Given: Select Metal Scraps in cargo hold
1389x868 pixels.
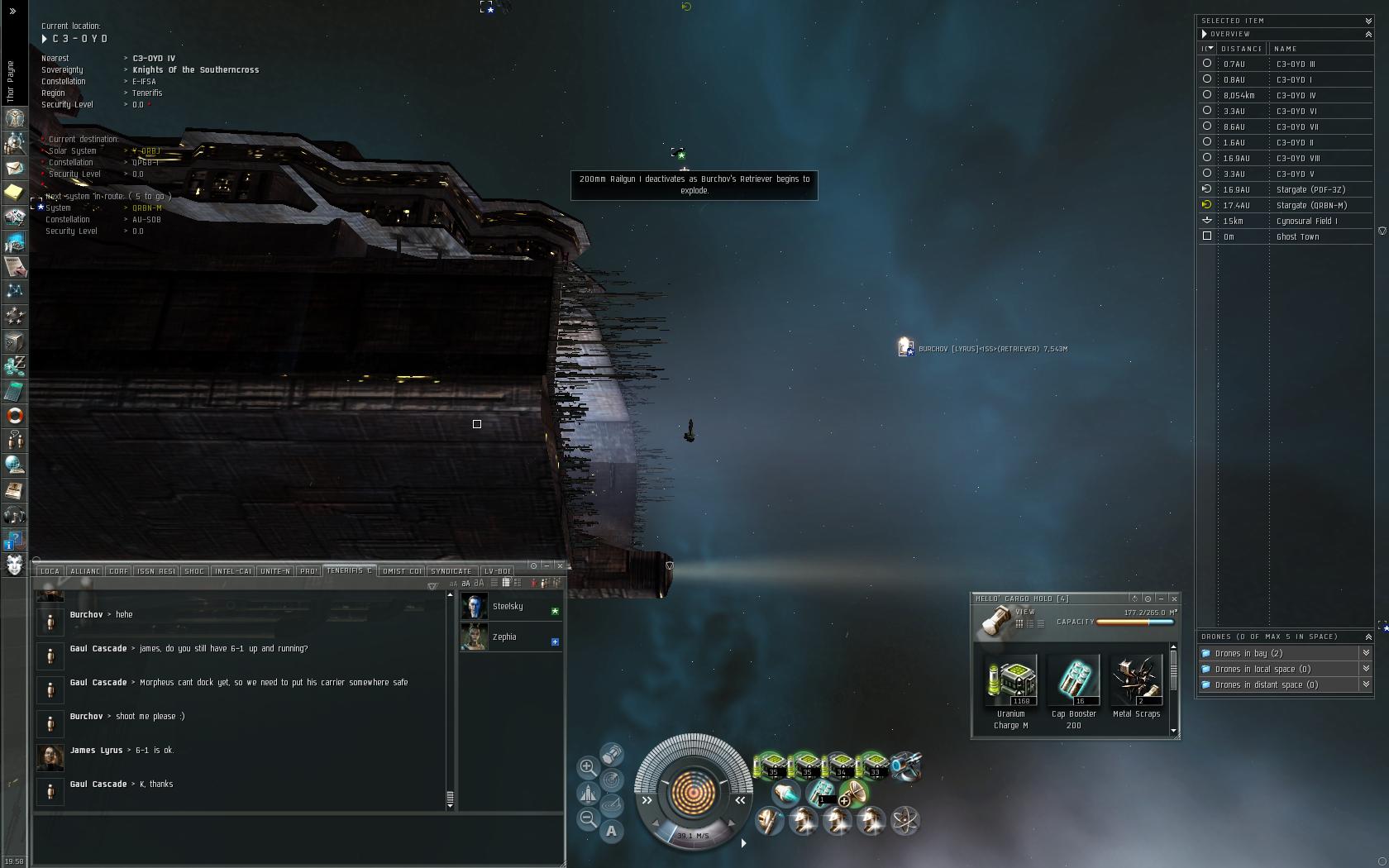Looking at the screenshot, I should (x=1136, y=682).
